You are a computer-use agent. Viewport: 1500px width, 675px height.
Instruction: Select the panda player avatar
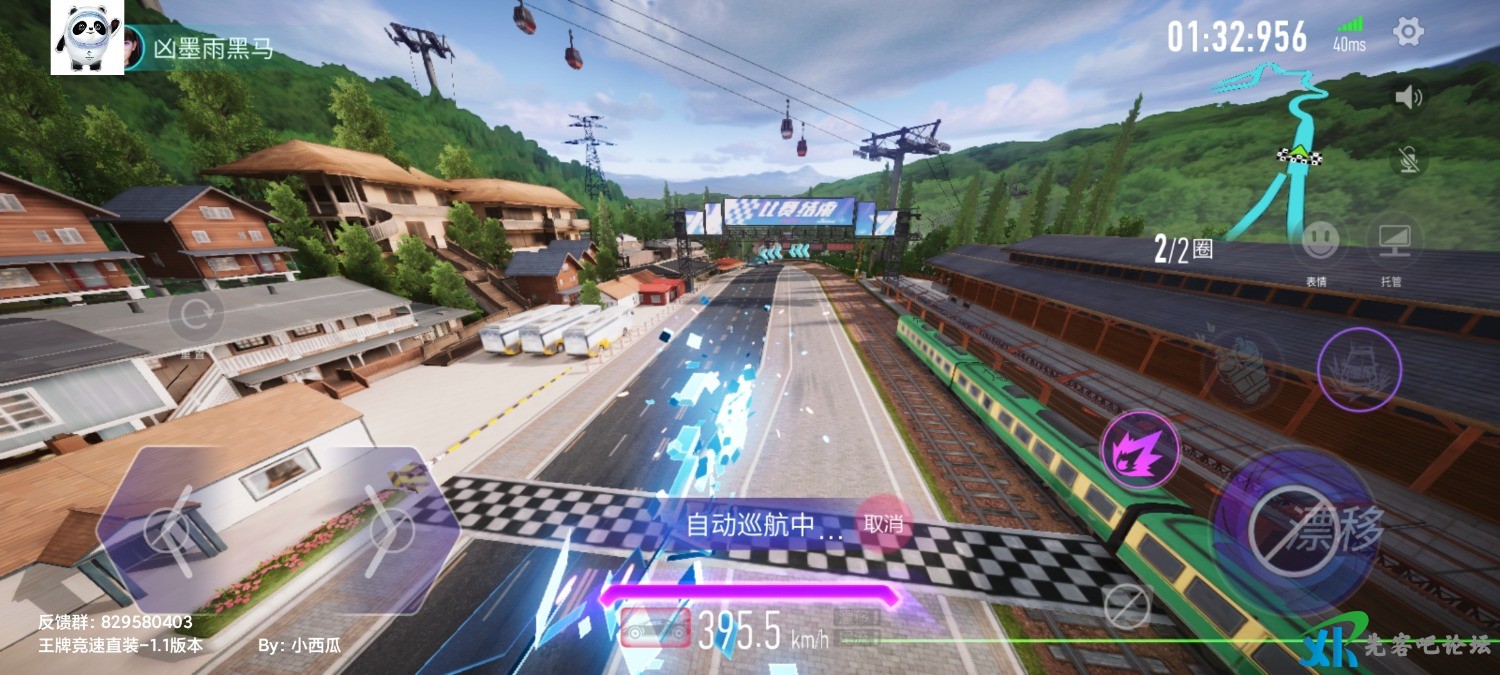click(88, 38)
